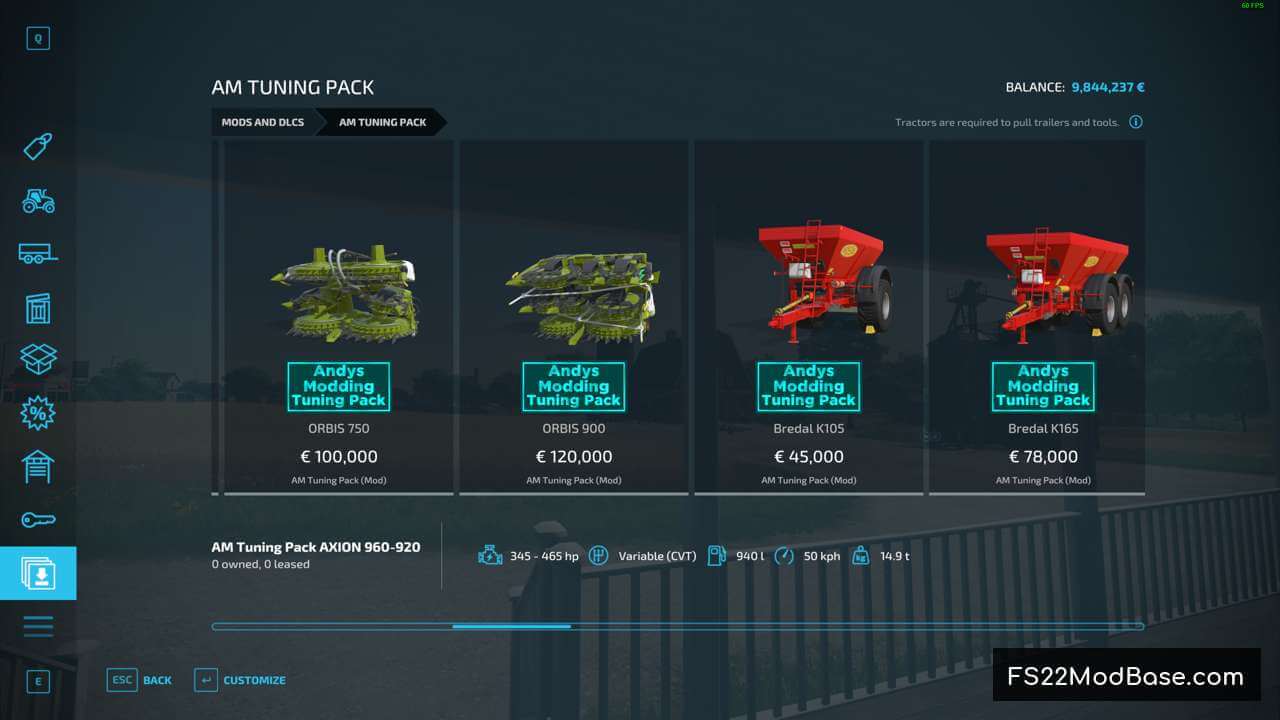Click the info tooltip about tractors
This screenshot has width=1280, height=720.
point(1136,121)
